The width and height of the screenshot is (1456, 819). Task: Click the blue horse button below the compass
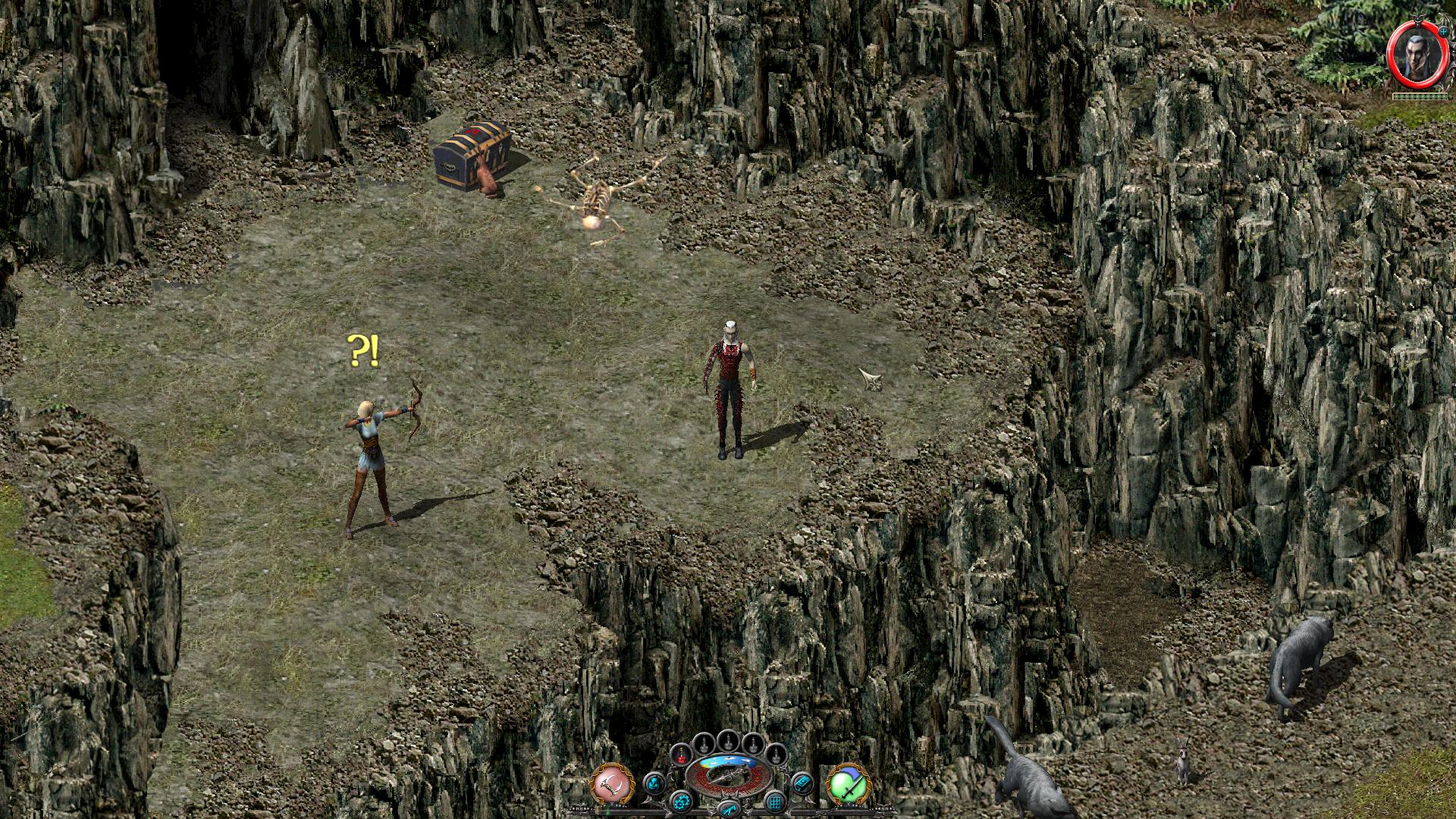[x=728, y=808]
